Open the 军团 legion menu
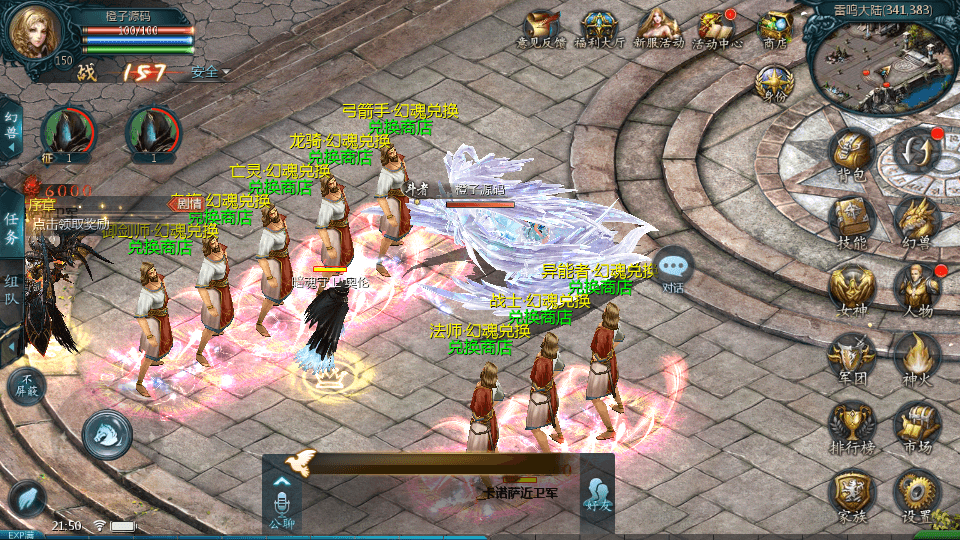Image resolution: width=960 pixels, height=540 pixels. [852, 355]
